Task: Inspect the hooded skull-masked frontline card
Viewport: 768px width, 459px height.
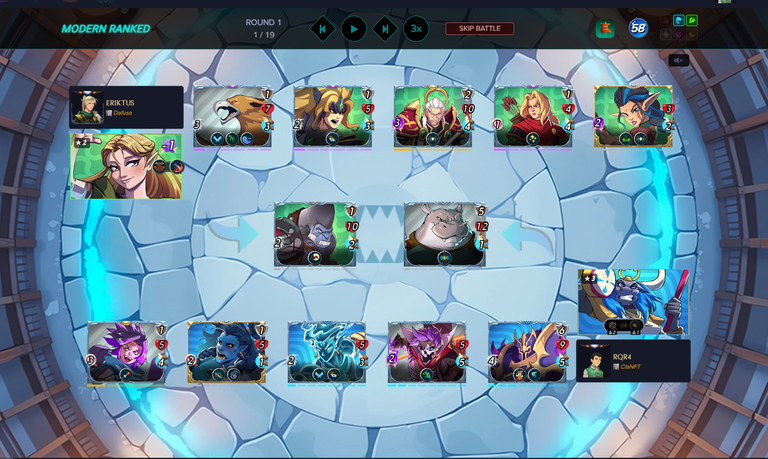Action: coord(315,235)
